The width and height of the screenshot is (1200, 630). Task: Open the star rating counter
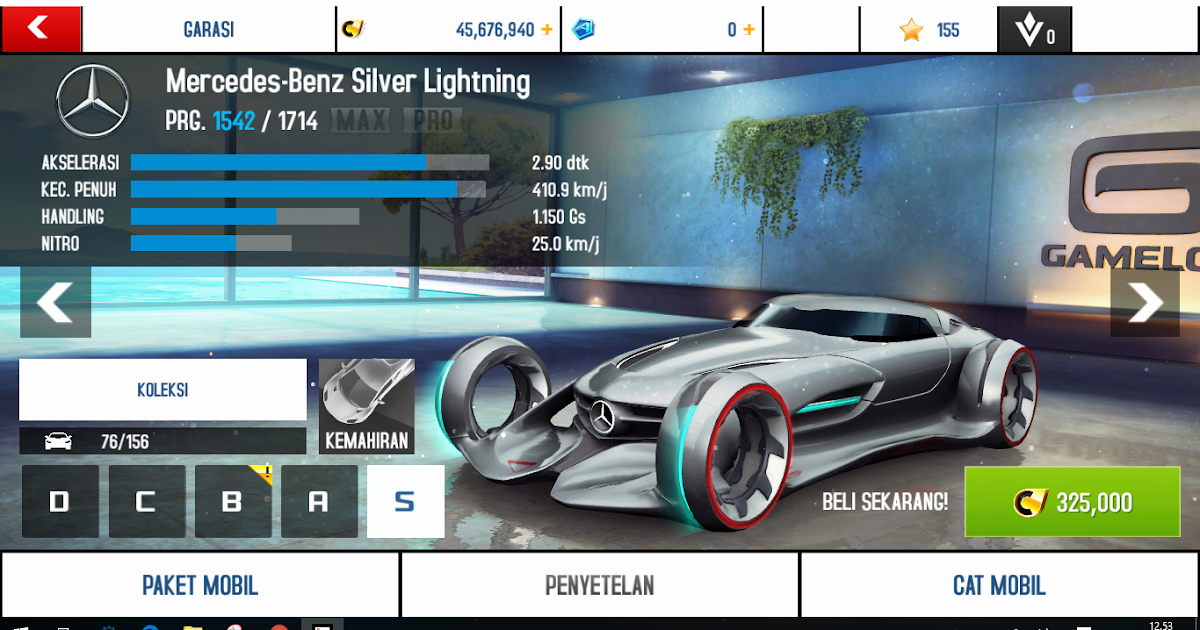pyautogui.click(x=928, y=30)
